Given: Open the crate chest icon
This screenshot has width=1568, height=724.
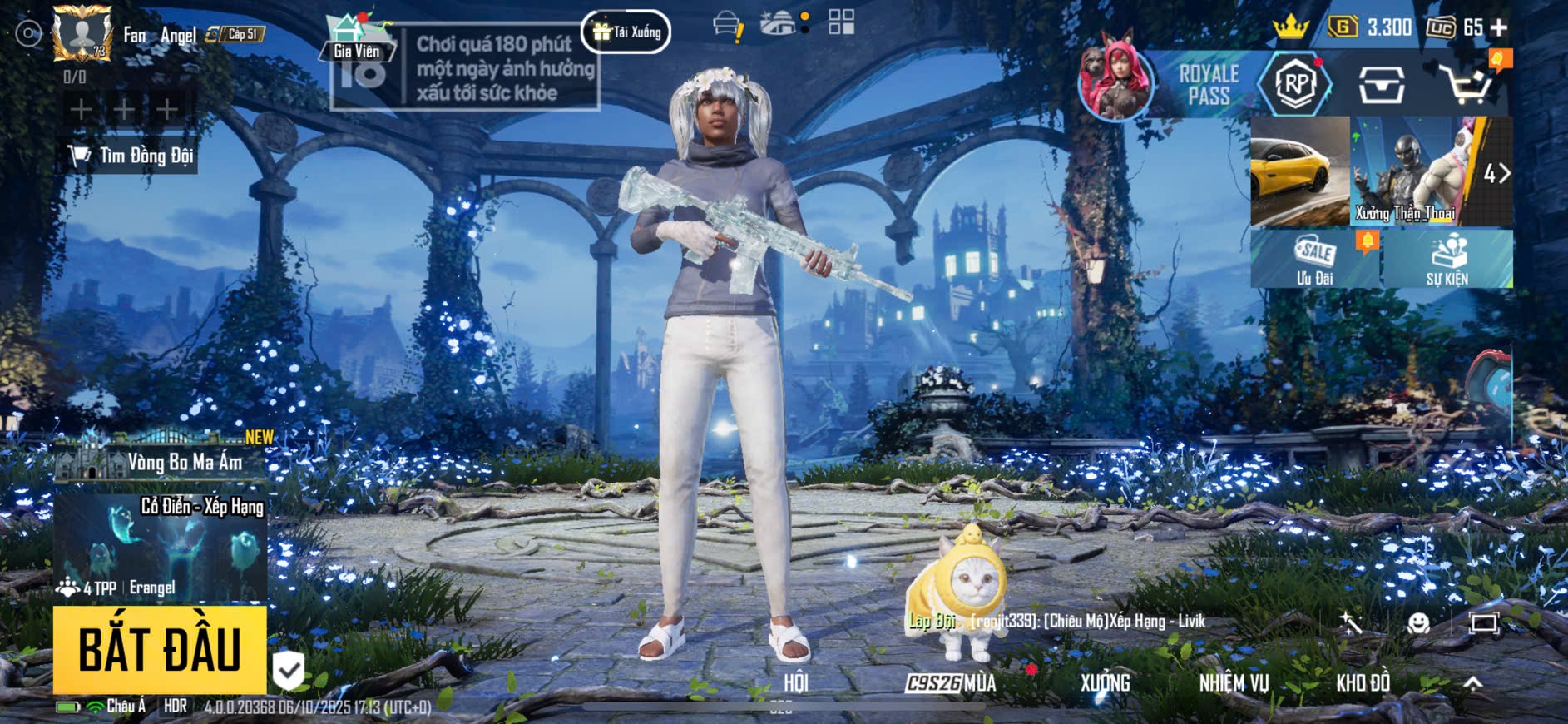Looking at the screenshot, I should coord(1381,84).
